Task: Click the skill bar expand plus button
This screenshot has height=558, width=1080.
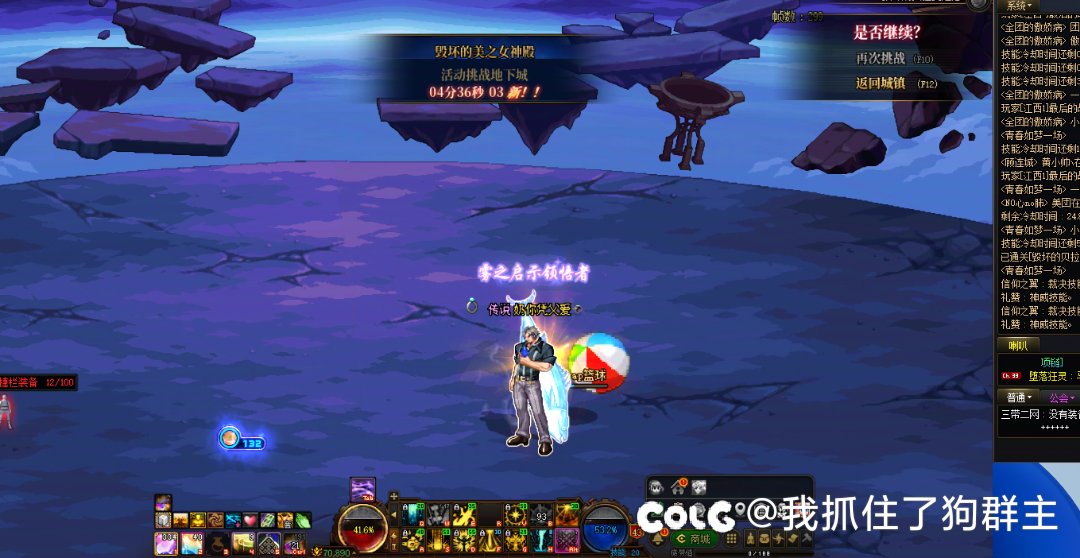Action: coord(394,496)
